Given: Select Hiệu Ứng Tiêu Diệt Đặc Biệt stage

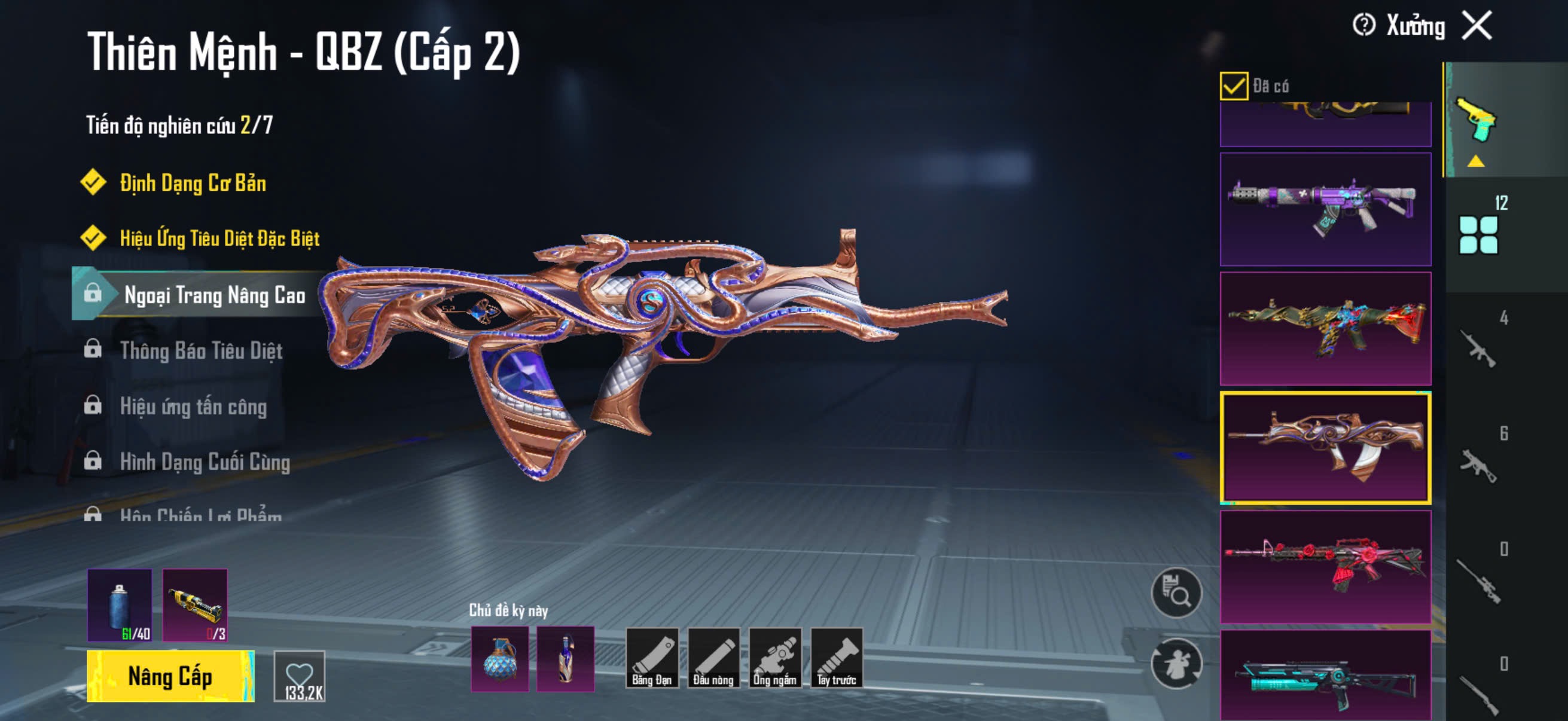Looking at the screenshot, I should (219, 238).
